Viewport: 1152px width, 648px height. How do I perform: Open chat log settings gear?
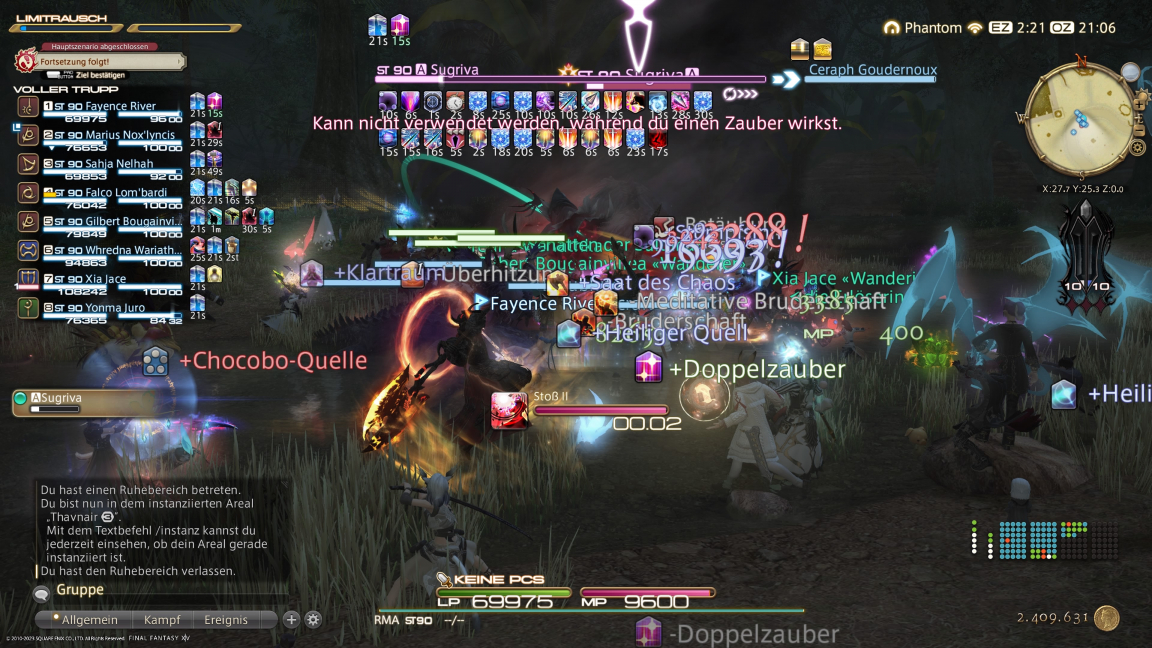click(x=313, y=620)
